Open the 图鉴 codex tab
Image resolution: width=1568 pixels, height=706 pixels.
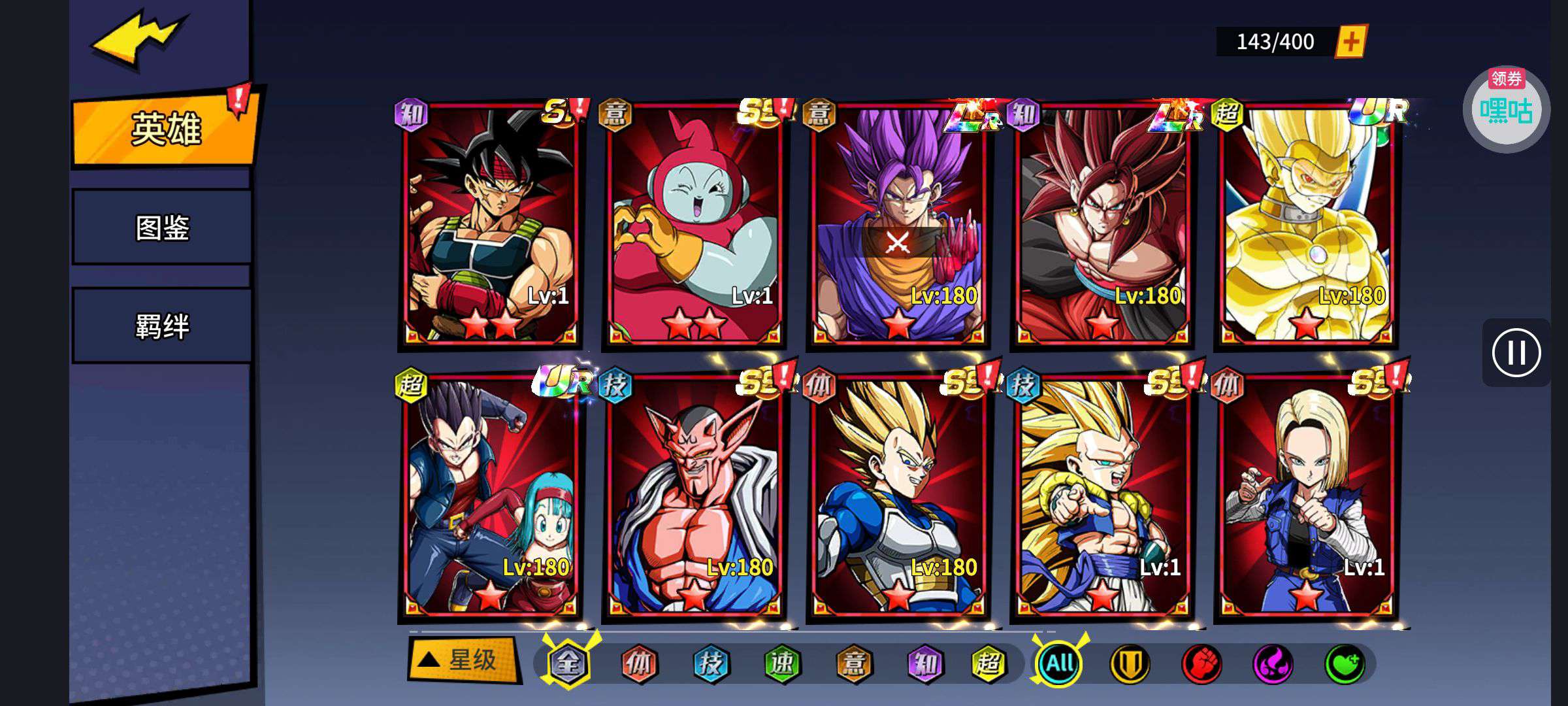point(162,227)
